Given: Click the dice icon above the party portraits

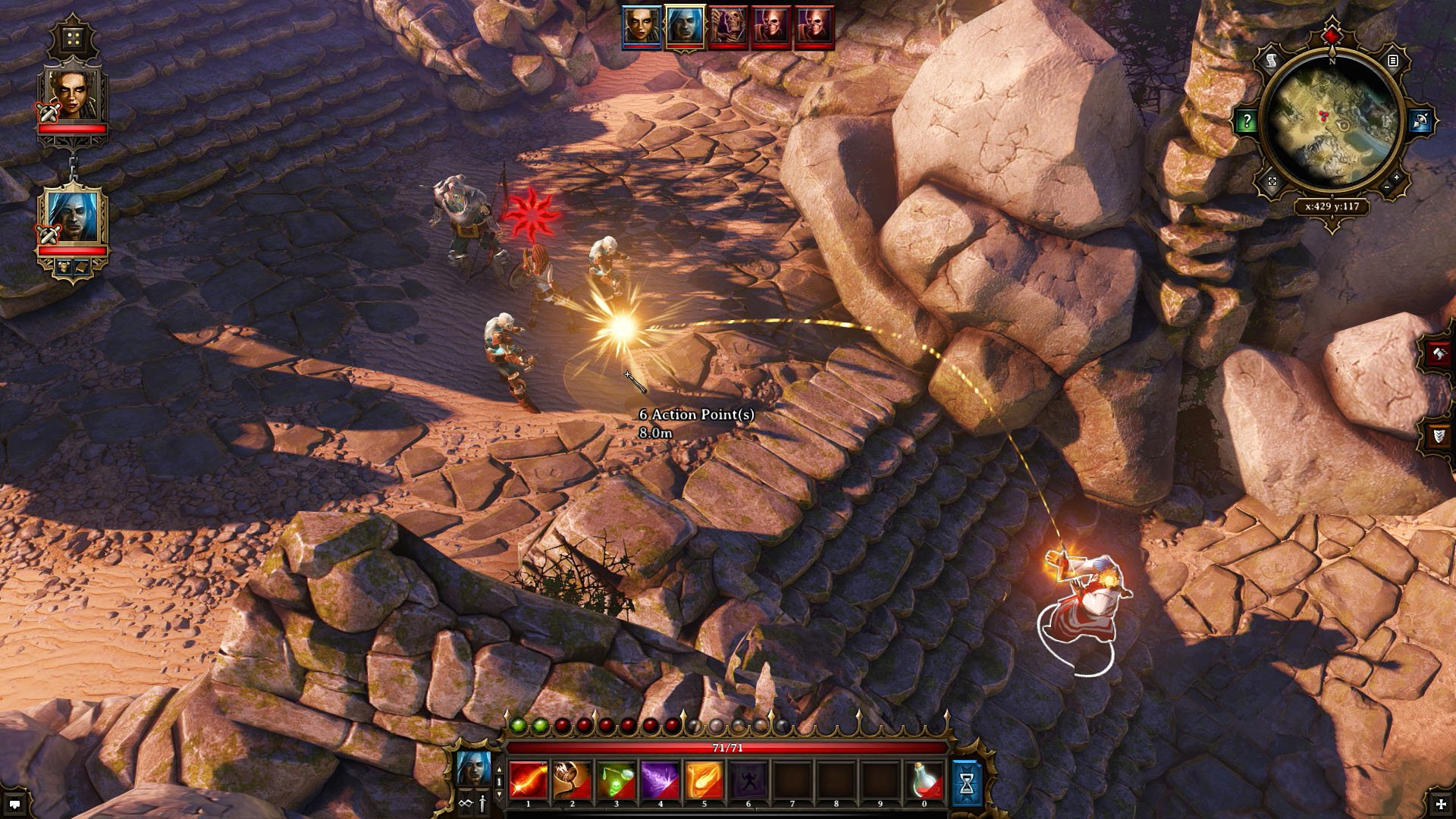Looking at the screenshot, I should coord(71,37).
